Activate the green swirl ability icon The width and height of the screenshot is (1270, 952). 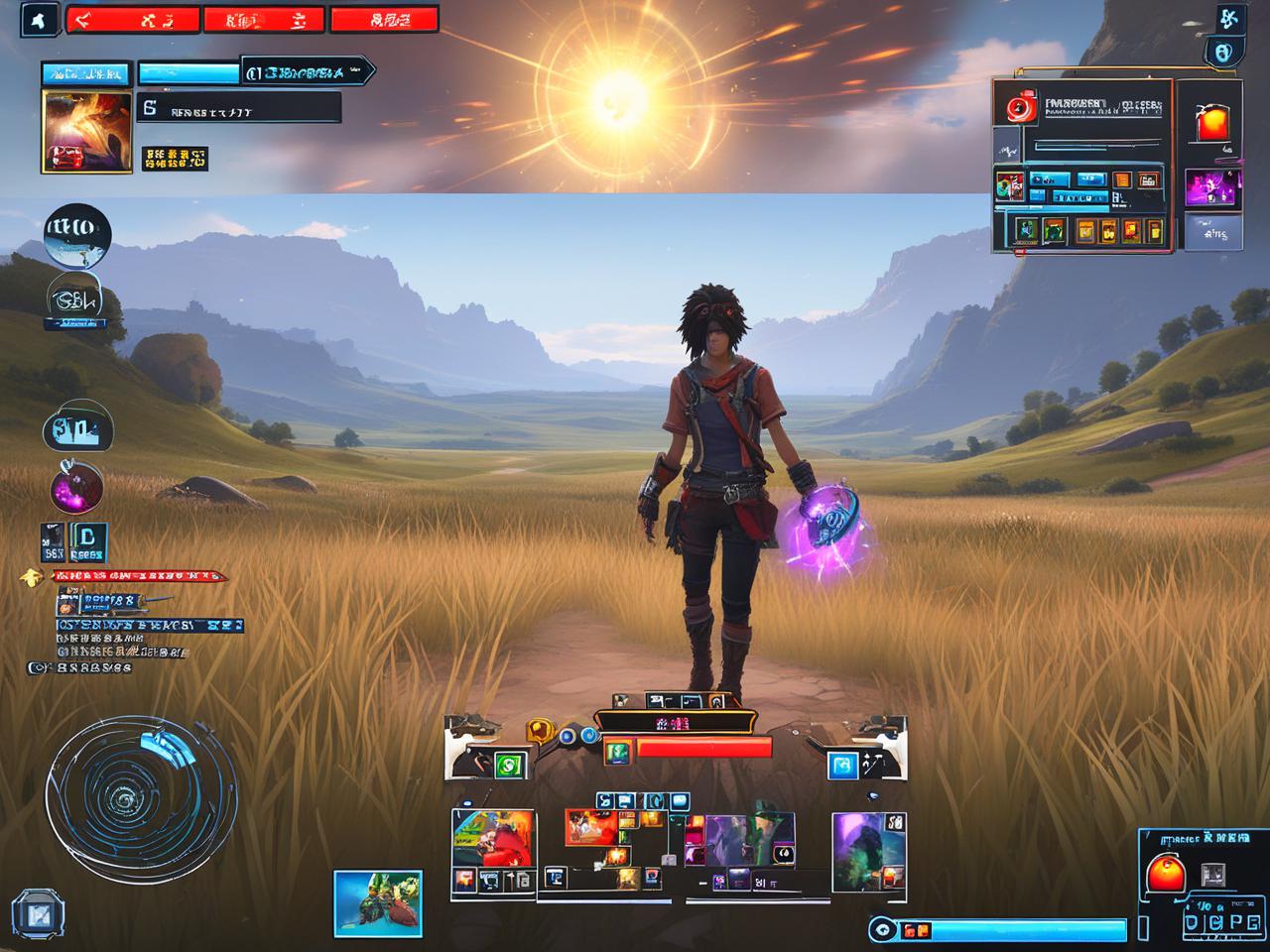(x=509, y=764)
